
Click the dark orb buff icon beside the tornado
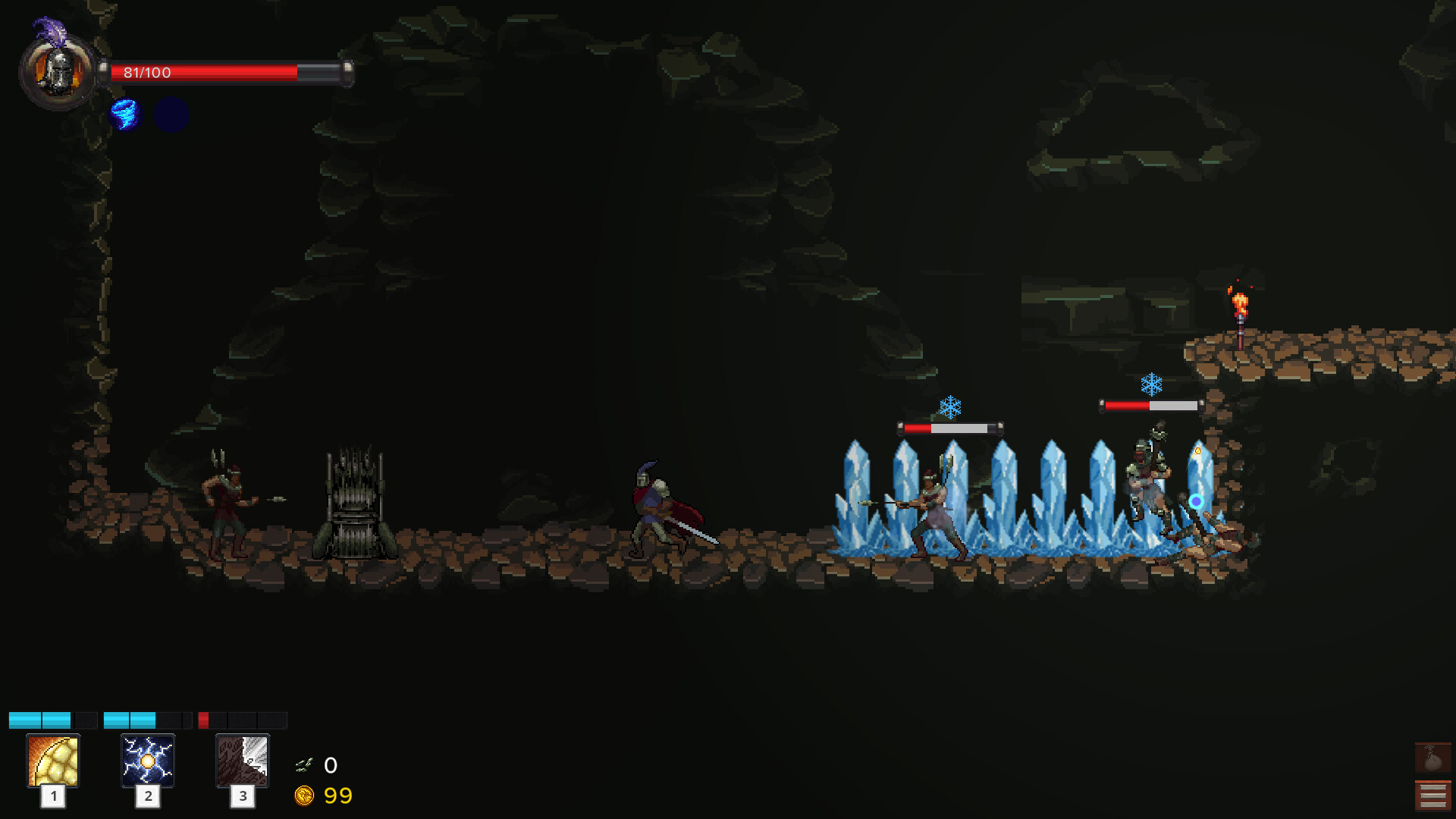171,115
